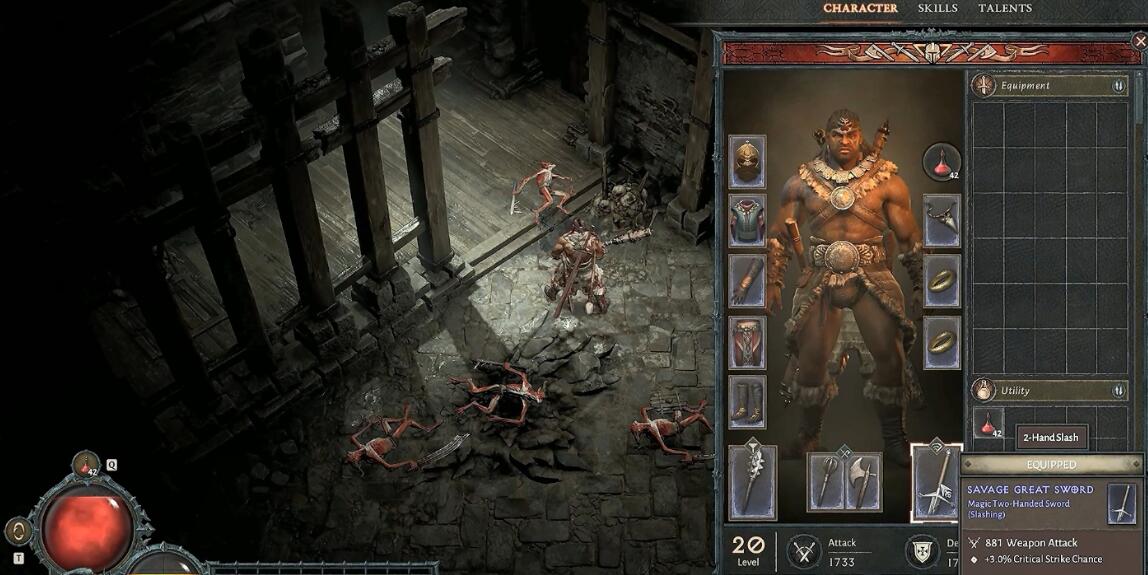
Task: Open the Talents tab
Action: click(x=1005, y=9)
